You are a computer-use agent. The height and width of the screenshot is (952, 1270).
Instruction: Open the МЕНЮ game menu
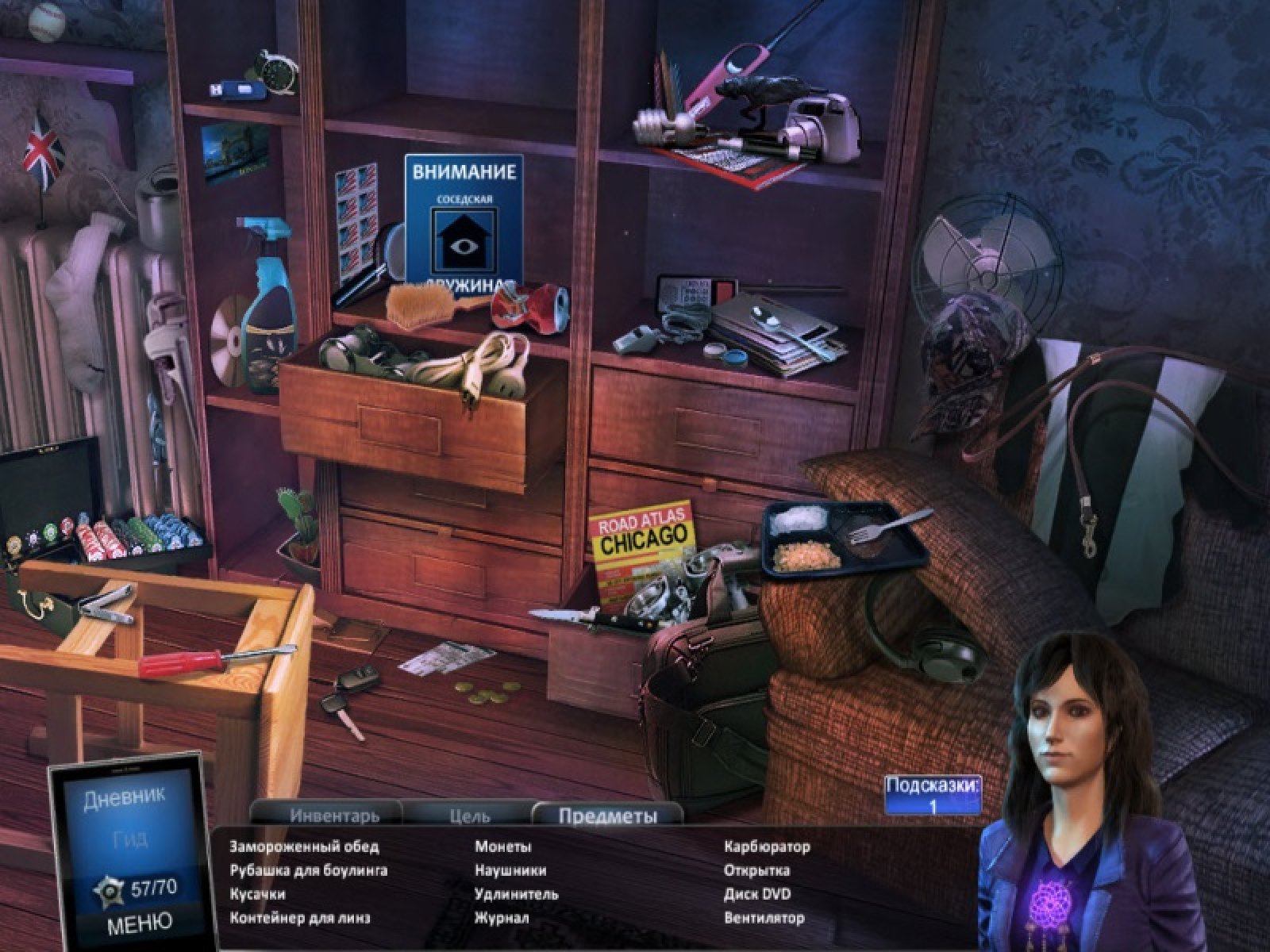click(139, 923)
